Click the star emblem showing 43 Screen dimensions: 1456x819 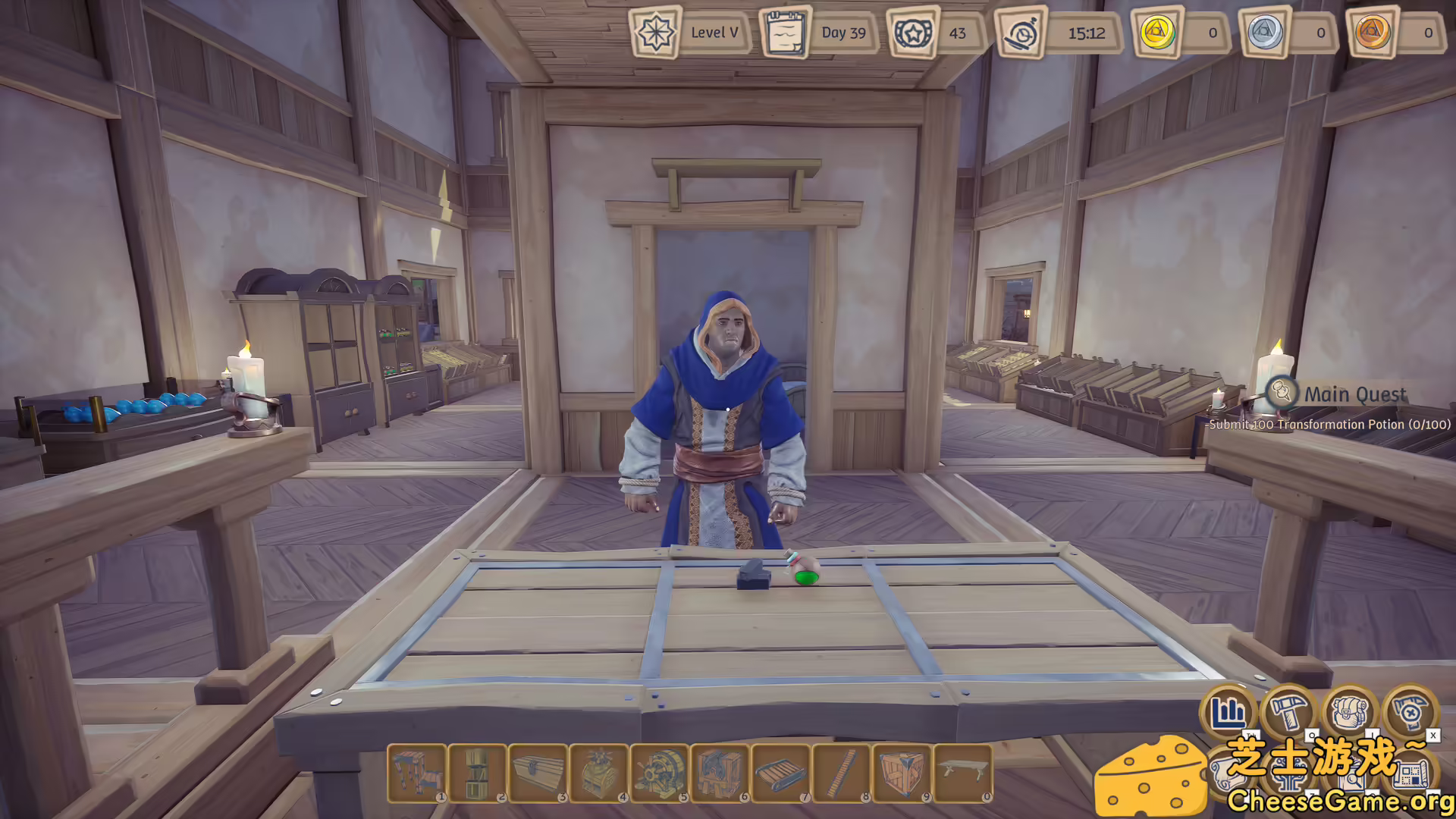click(x=914, y=33)
